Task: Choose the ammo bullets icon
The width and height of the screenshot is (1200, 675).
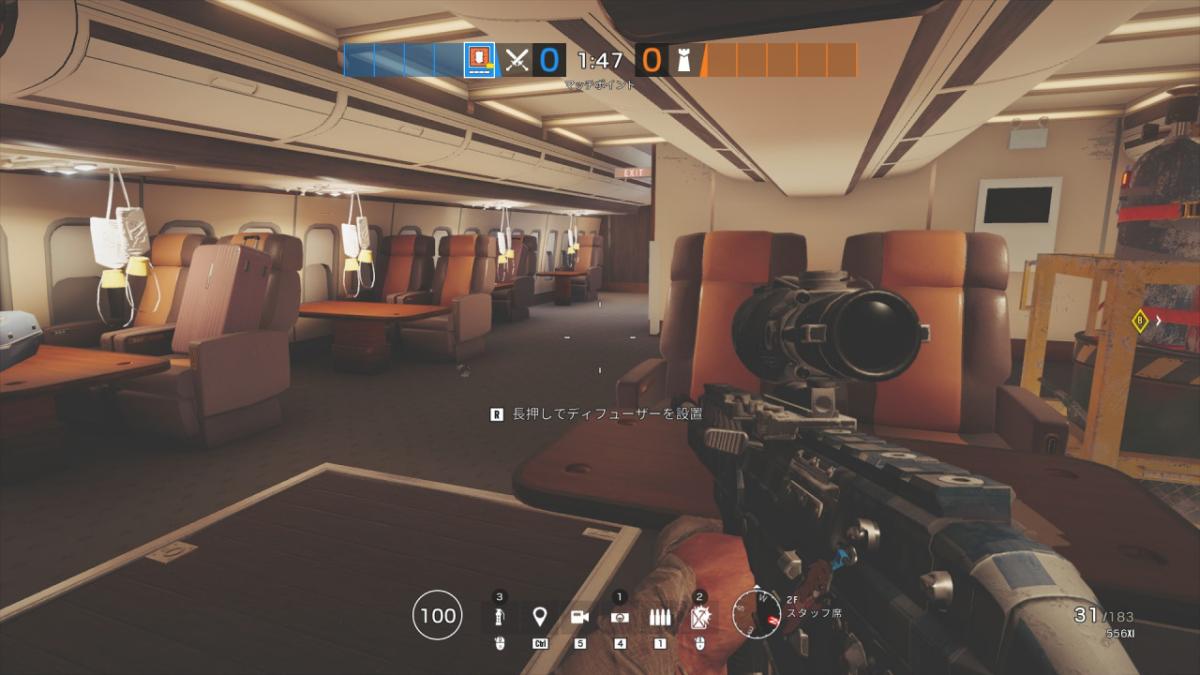Action: (x=659, y=618)
